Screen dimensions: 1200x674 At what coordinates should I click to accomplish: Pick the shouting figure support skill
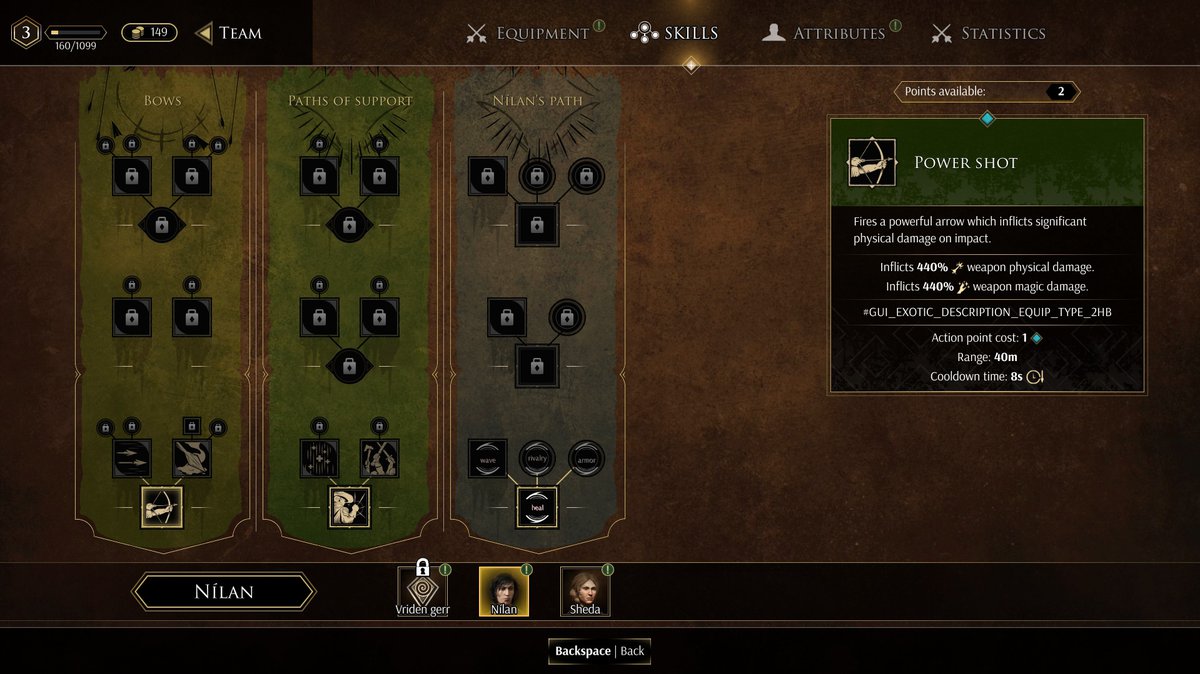(350, 507)
